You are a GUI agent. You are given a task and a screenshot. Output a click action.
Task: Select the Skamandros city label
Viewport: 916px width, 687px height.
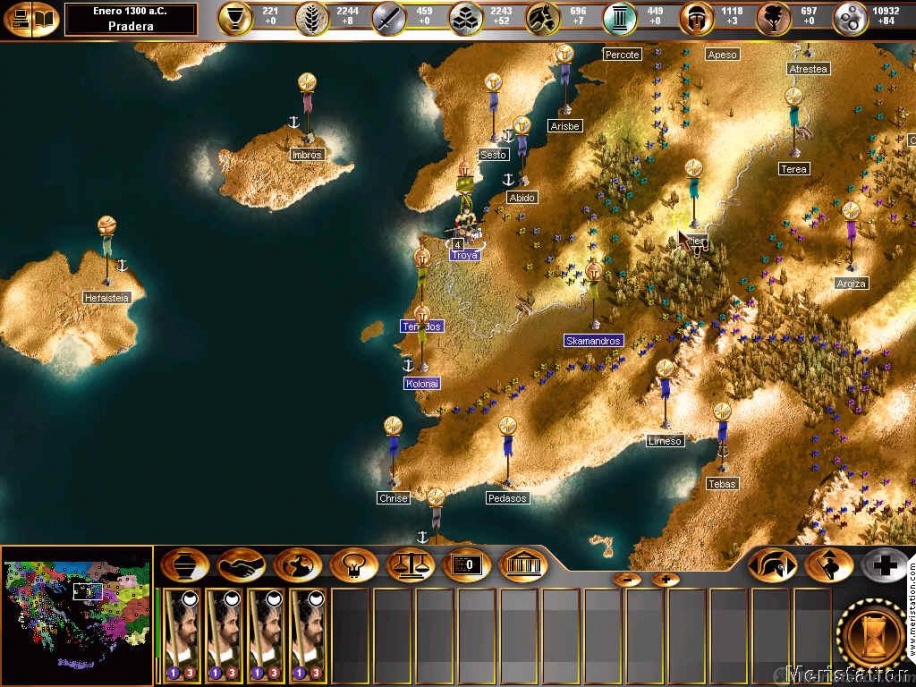[x=594, y=340]
